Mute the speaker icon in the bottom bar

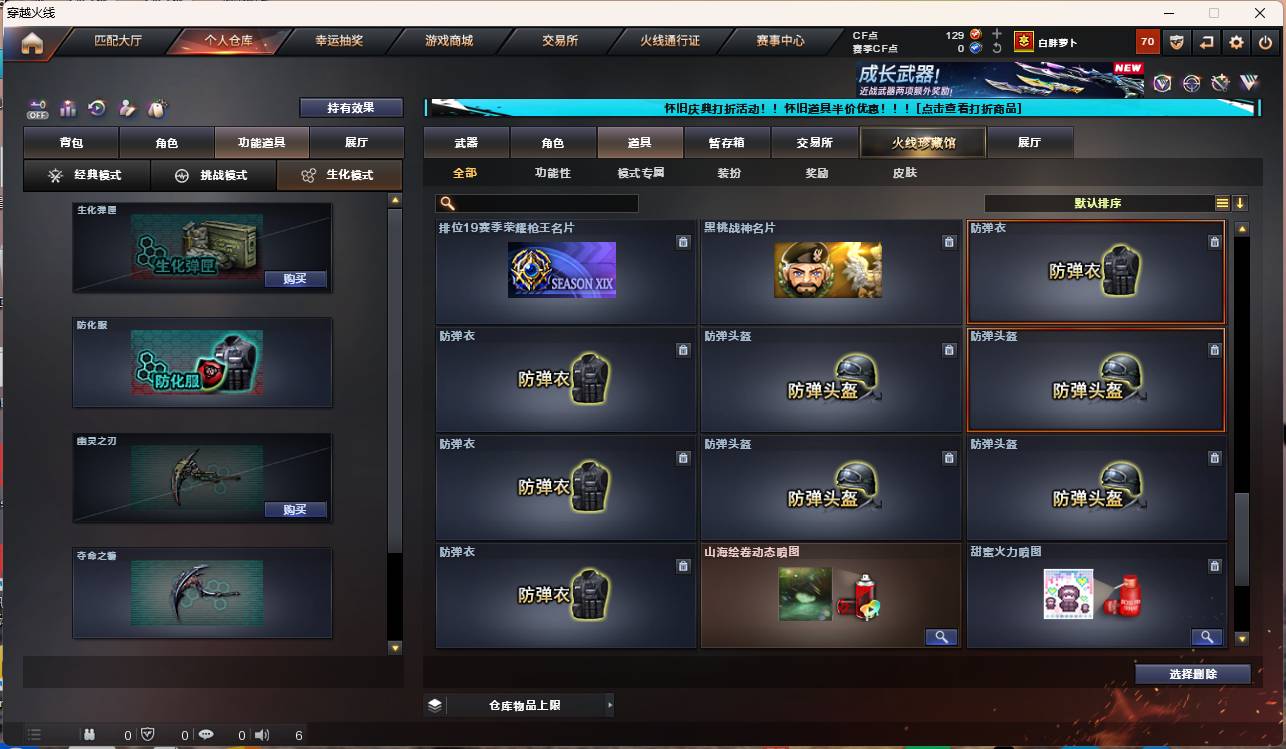(261, 734)
